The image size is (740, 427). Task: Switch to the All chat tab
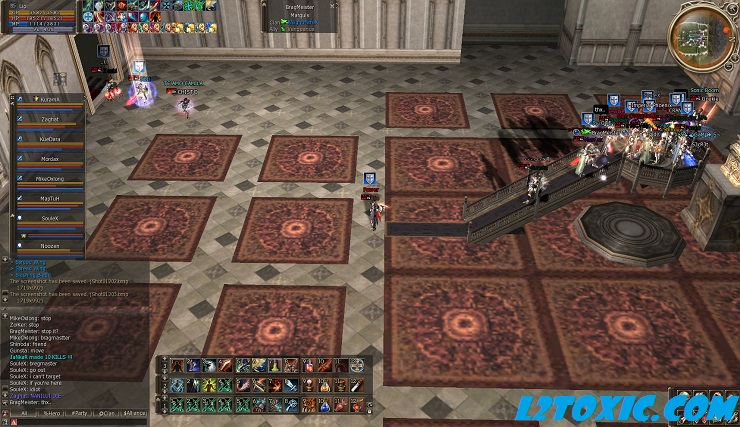click(23, 412)
